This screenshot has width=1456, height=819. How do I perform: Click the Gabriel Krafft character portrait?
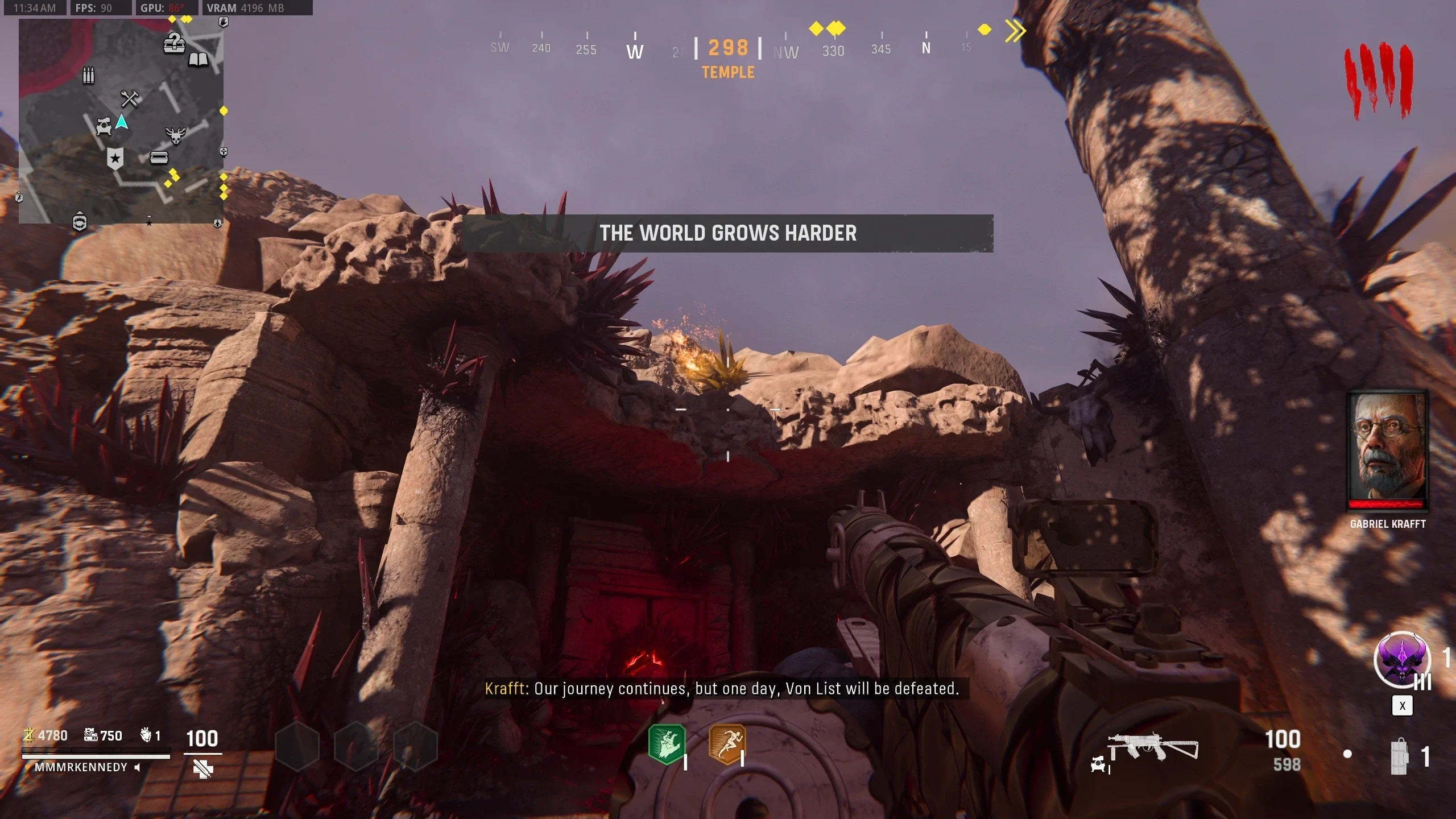(1388, 449)
